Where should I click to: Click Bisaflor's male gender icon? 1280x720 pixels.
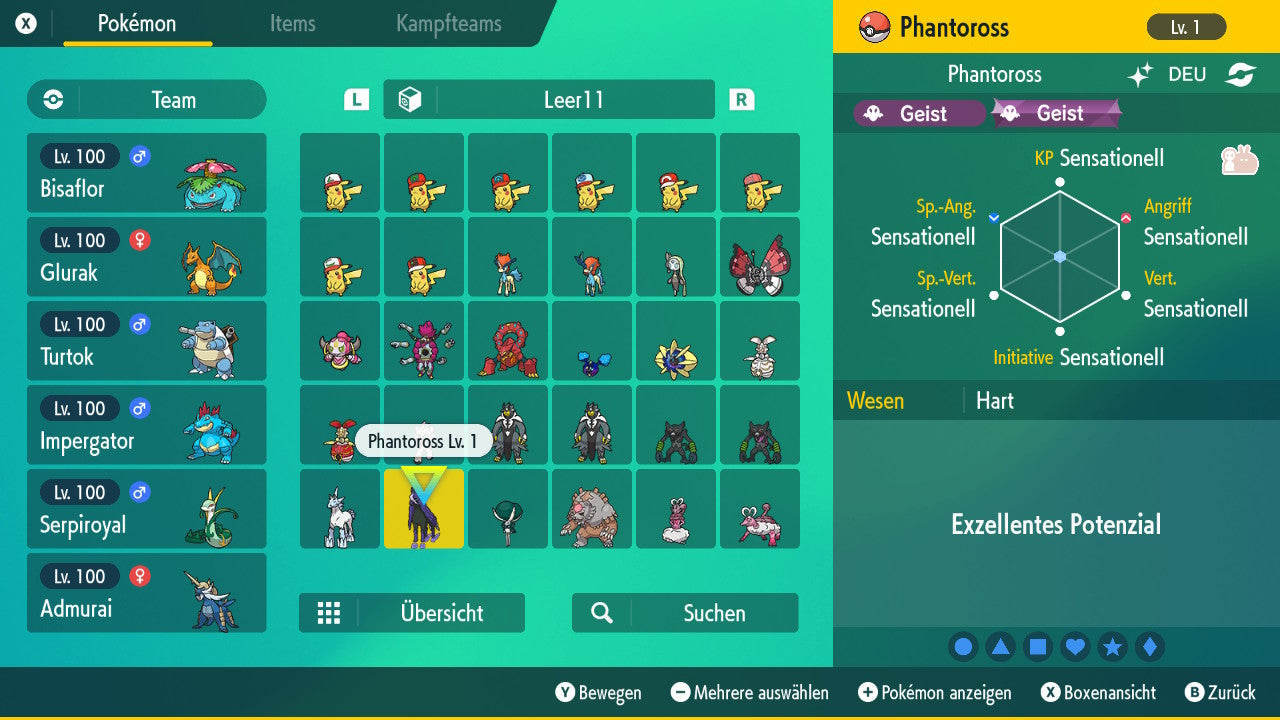click(137, 156)
